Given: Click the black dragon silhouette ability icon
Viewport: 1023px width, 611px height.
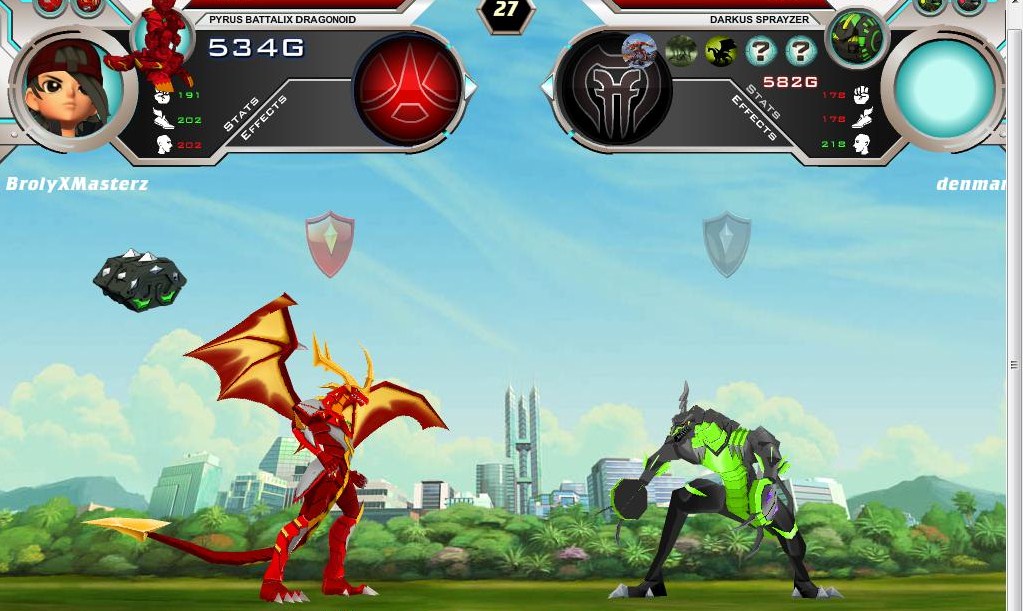Looking at the screenshot, I should 720,50.
